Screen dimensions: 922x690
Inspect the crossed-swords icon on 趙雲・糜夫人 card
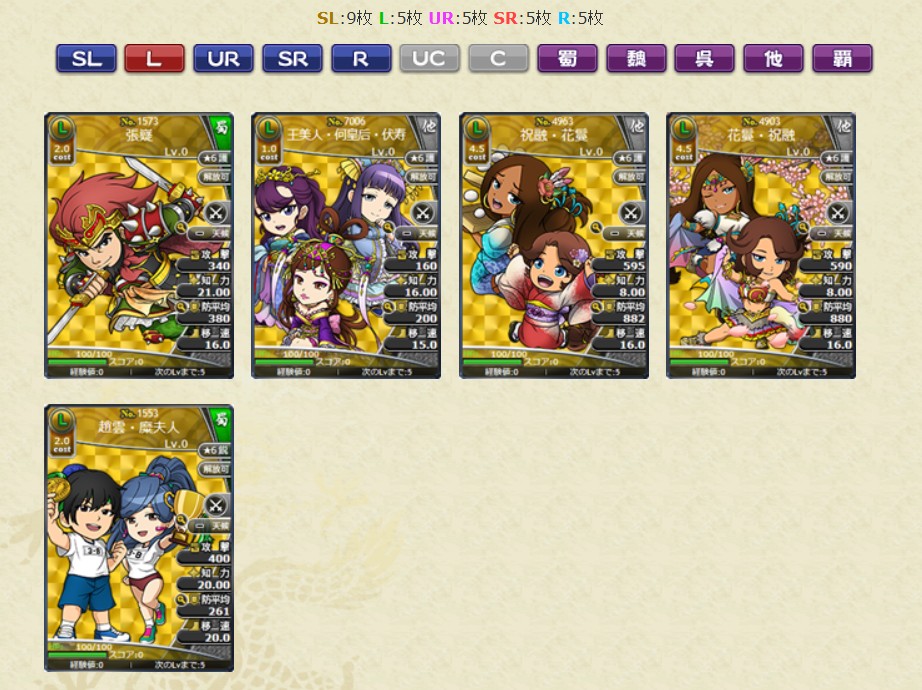pos(217,505)
